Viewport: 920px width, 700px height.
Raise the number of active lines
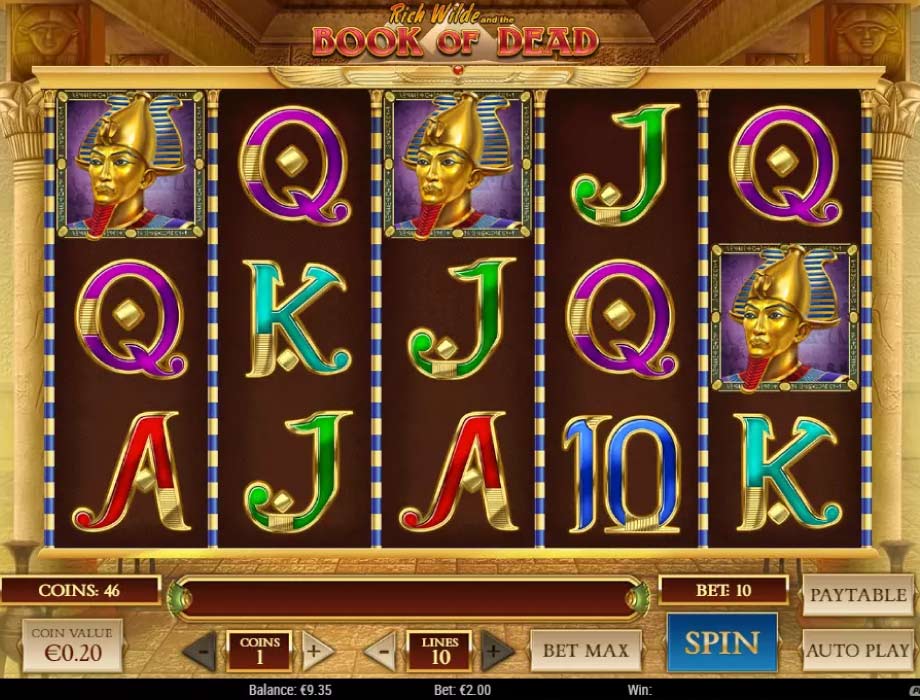coord(496,651)
